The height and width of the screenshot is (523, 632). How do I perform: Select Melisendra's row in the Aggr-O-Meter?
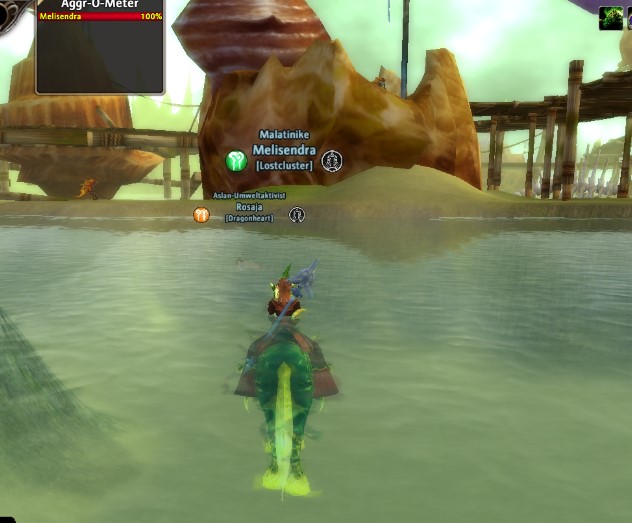point(100,17)
